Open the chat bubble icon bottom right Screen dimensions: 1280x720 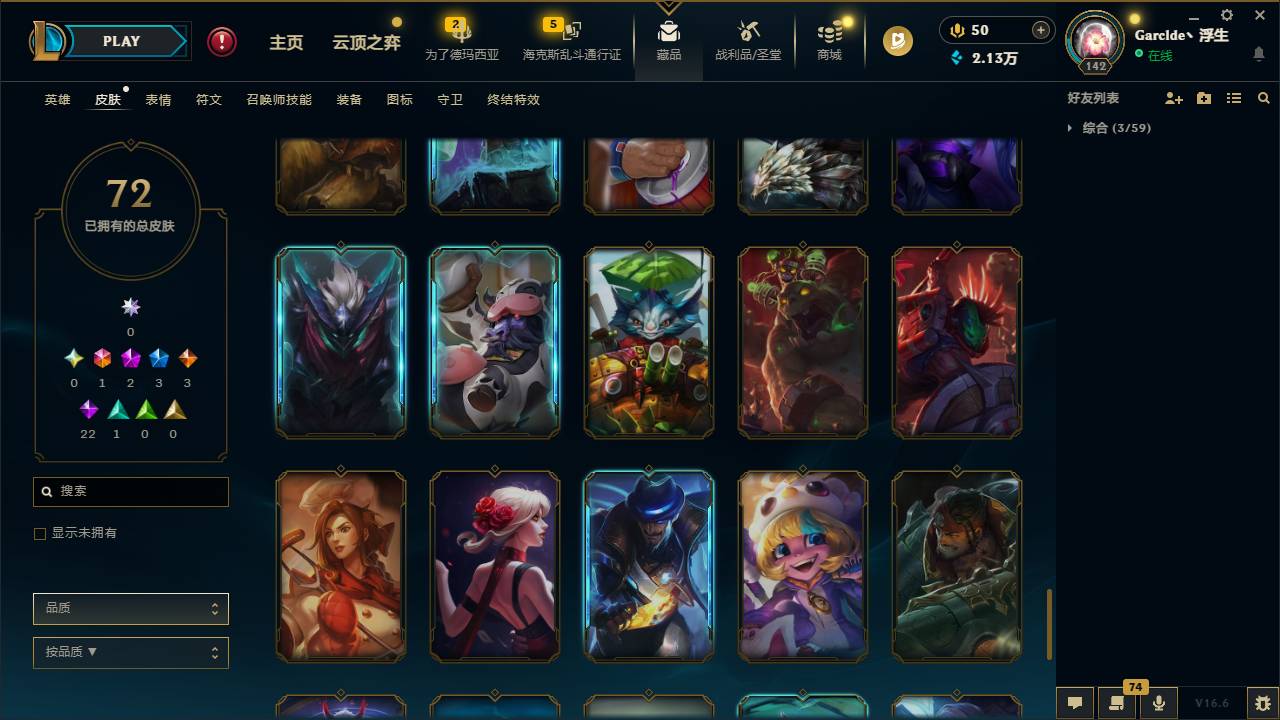point(1075,703)
